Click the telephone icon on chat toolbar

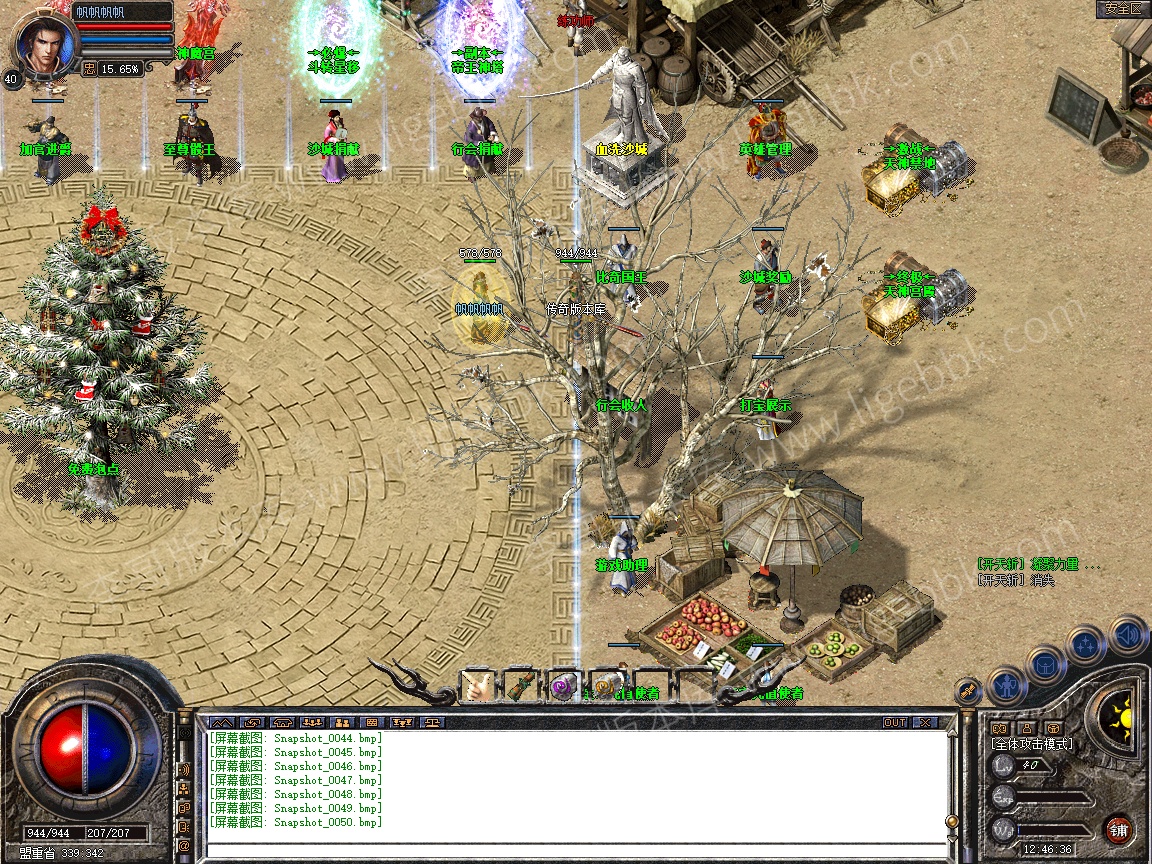pyautogui.click(x=281, y=722)
